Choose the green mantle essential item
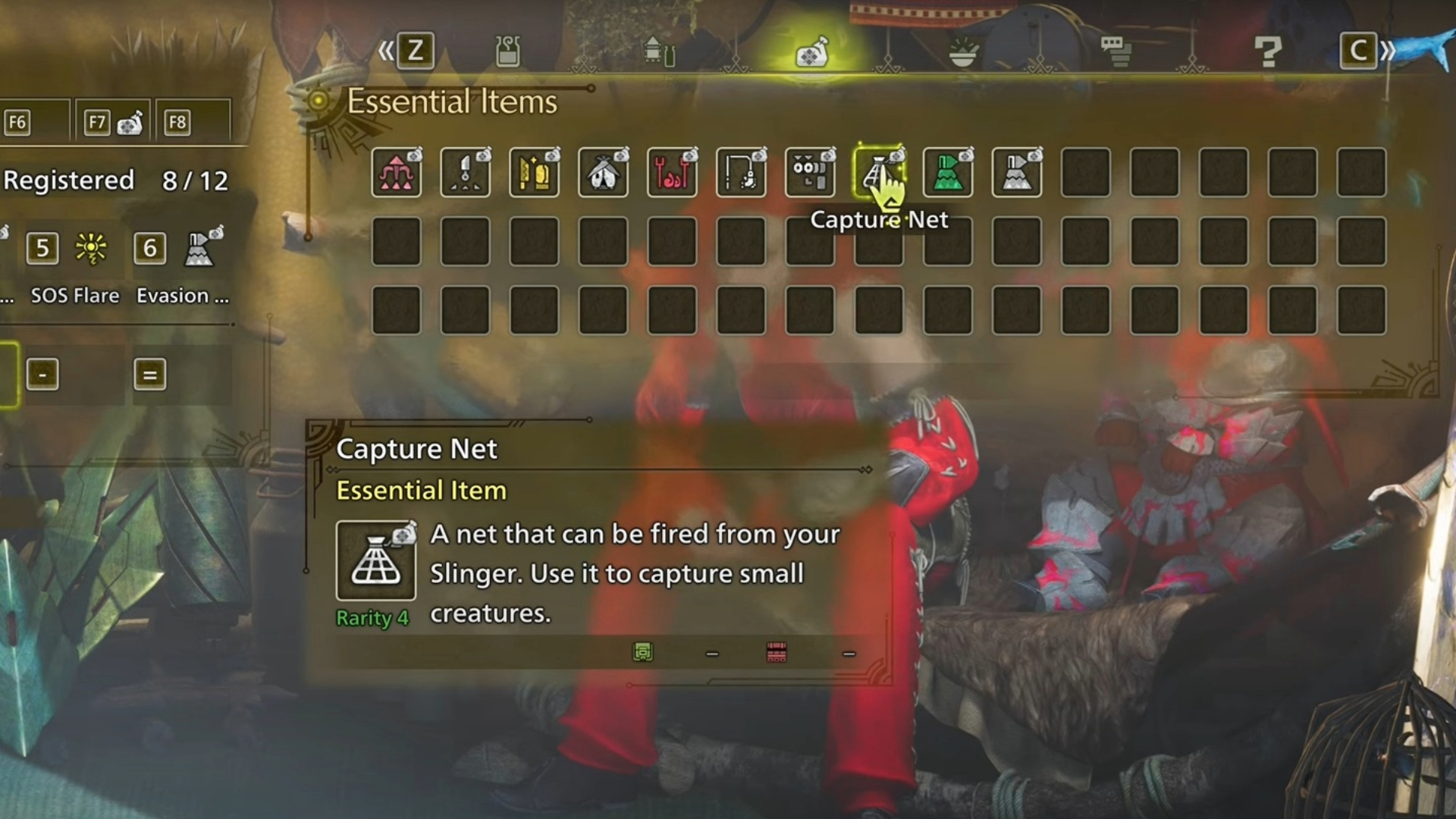Image resolution: width=1456 pixels, height=819 pixels. (948, 173)
